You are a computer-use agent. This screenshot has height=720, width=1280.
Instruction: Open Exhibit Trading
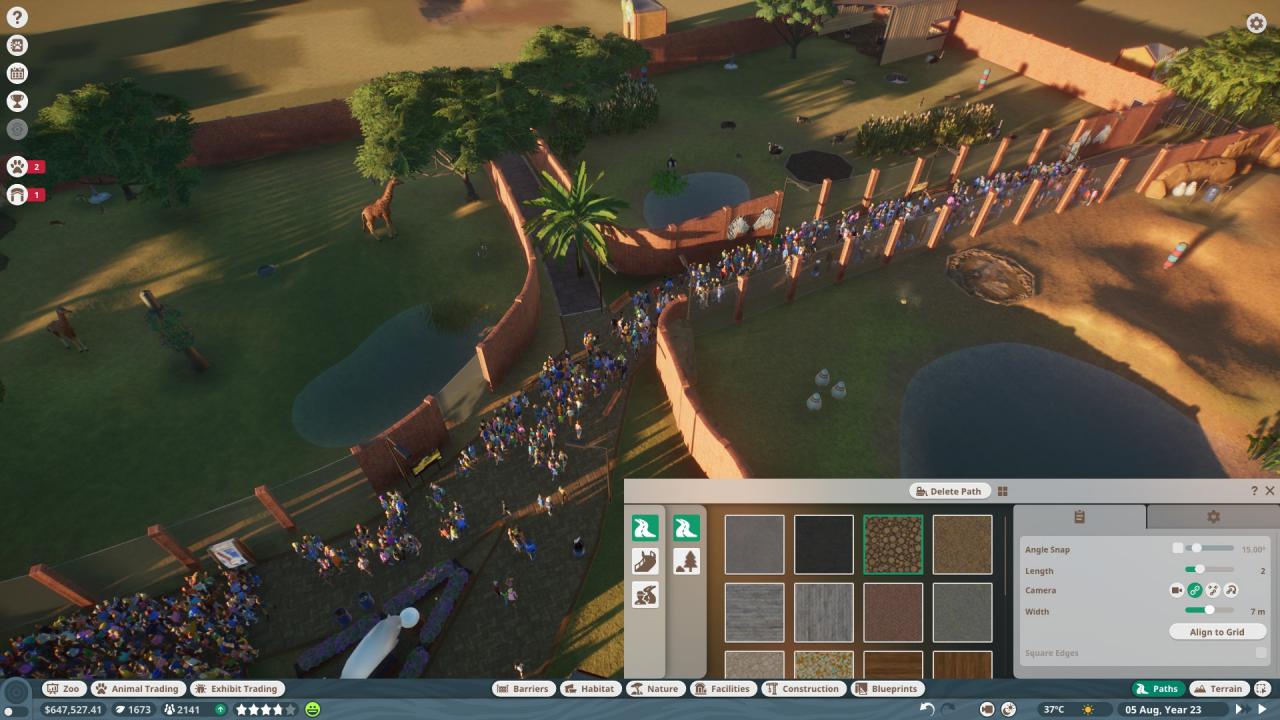click(237, 688)
